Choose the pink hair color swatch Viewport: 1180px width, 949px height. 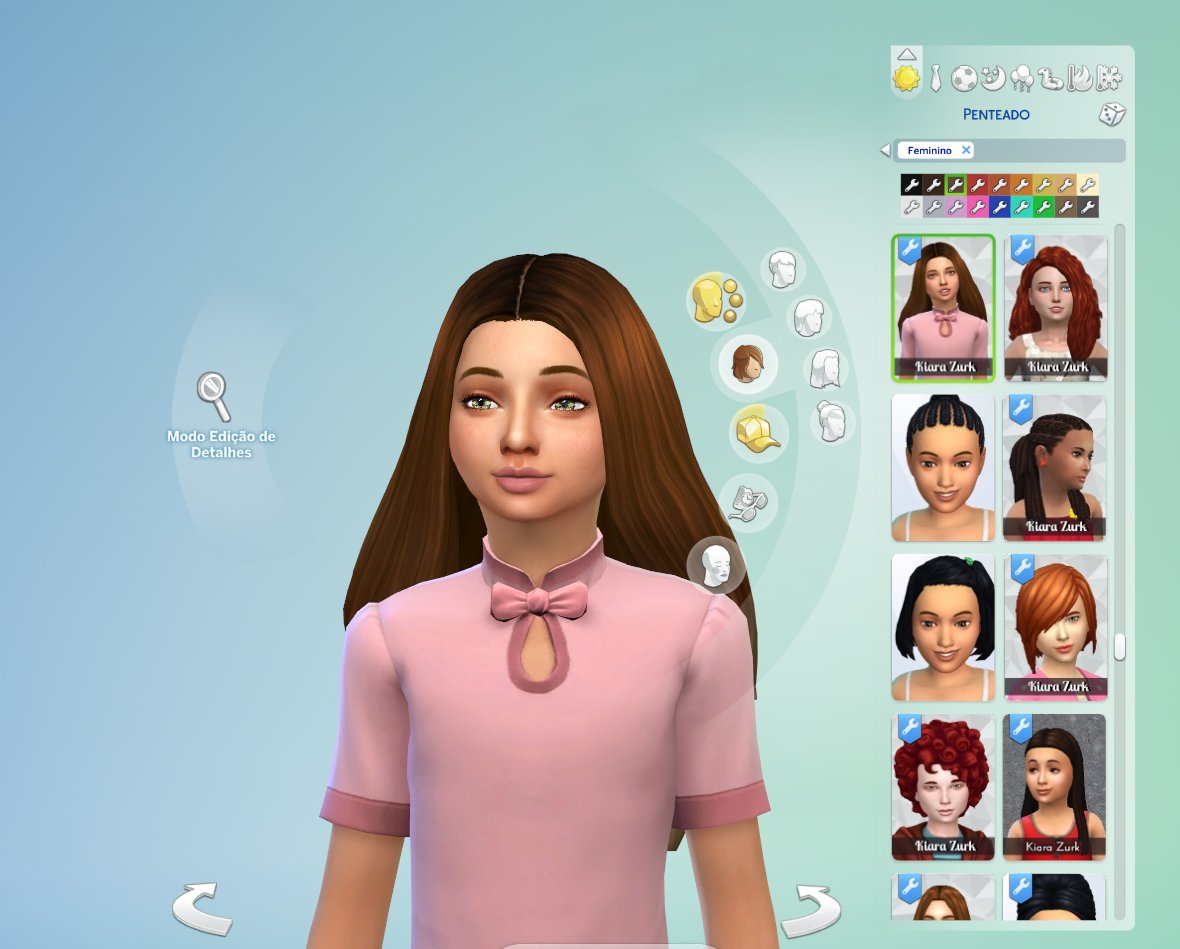977,207
